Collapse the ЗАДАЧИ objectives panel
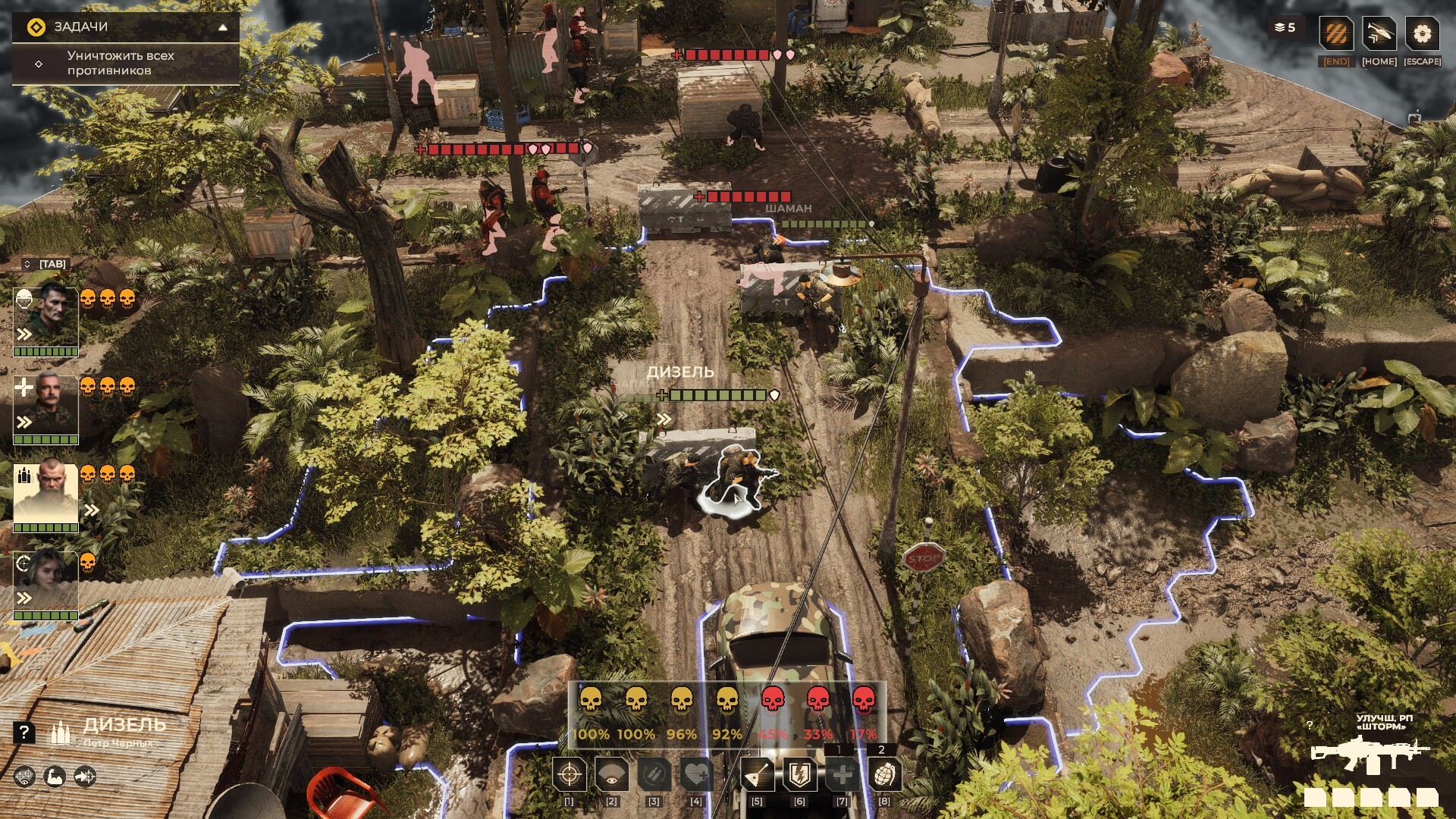 (x=223, y=27)
